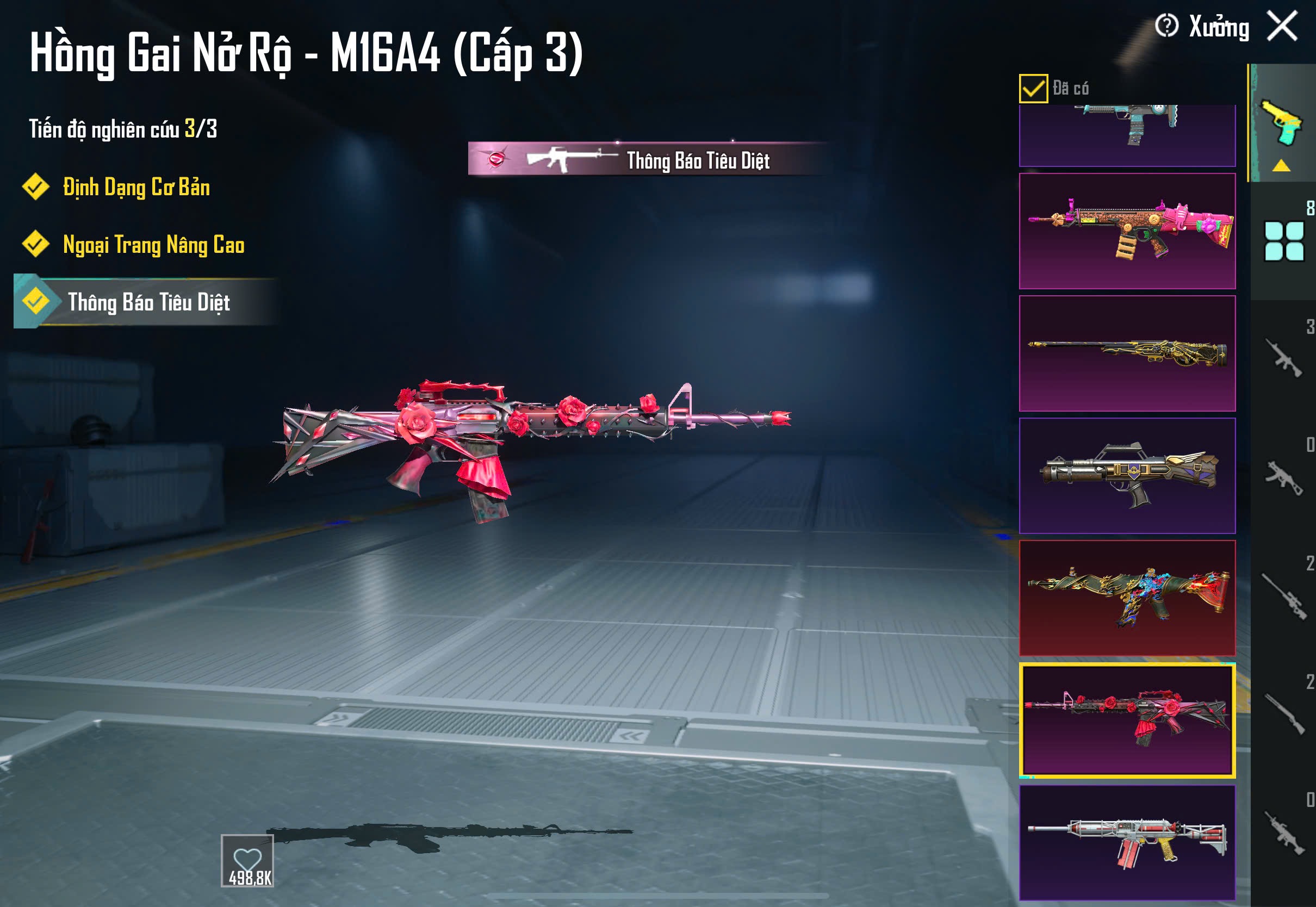Image resolution: width=1316 pixels, height=907 pixels.
Task: Close the weapon workshop screen
Action: [x=1282, y=26]
